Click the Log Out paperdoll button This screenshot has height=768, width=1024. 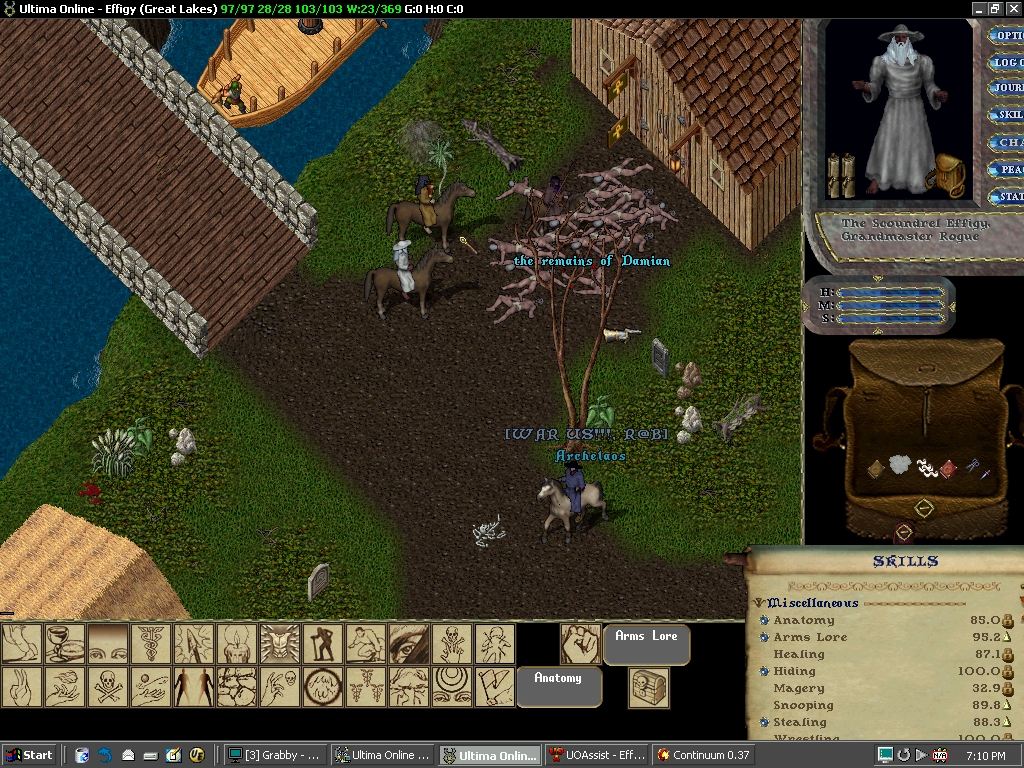(x=1006, y=62)
